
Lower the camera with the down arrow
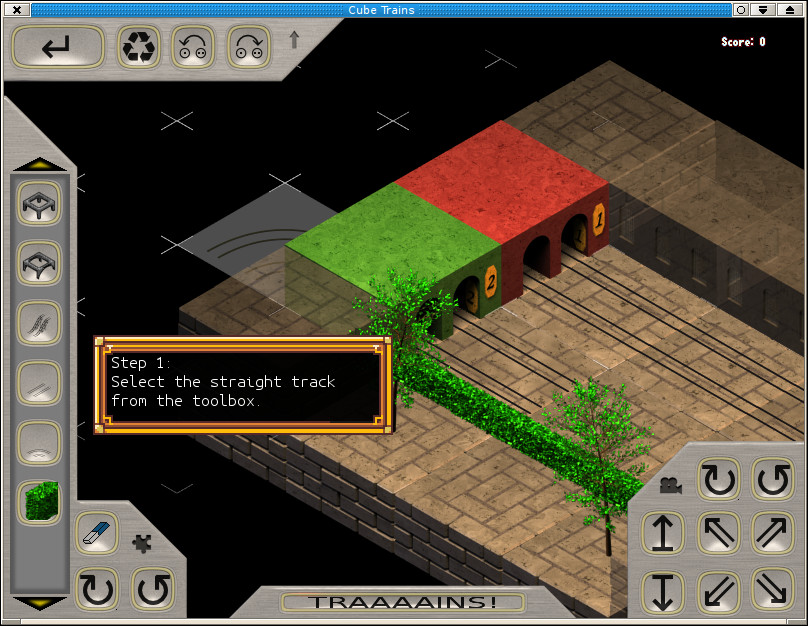tap(662, 589)
